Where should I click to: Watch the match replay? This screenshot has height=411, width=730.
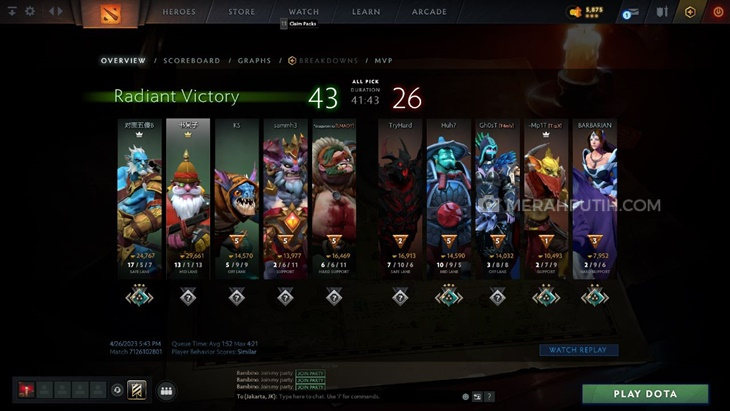point(578,350)
